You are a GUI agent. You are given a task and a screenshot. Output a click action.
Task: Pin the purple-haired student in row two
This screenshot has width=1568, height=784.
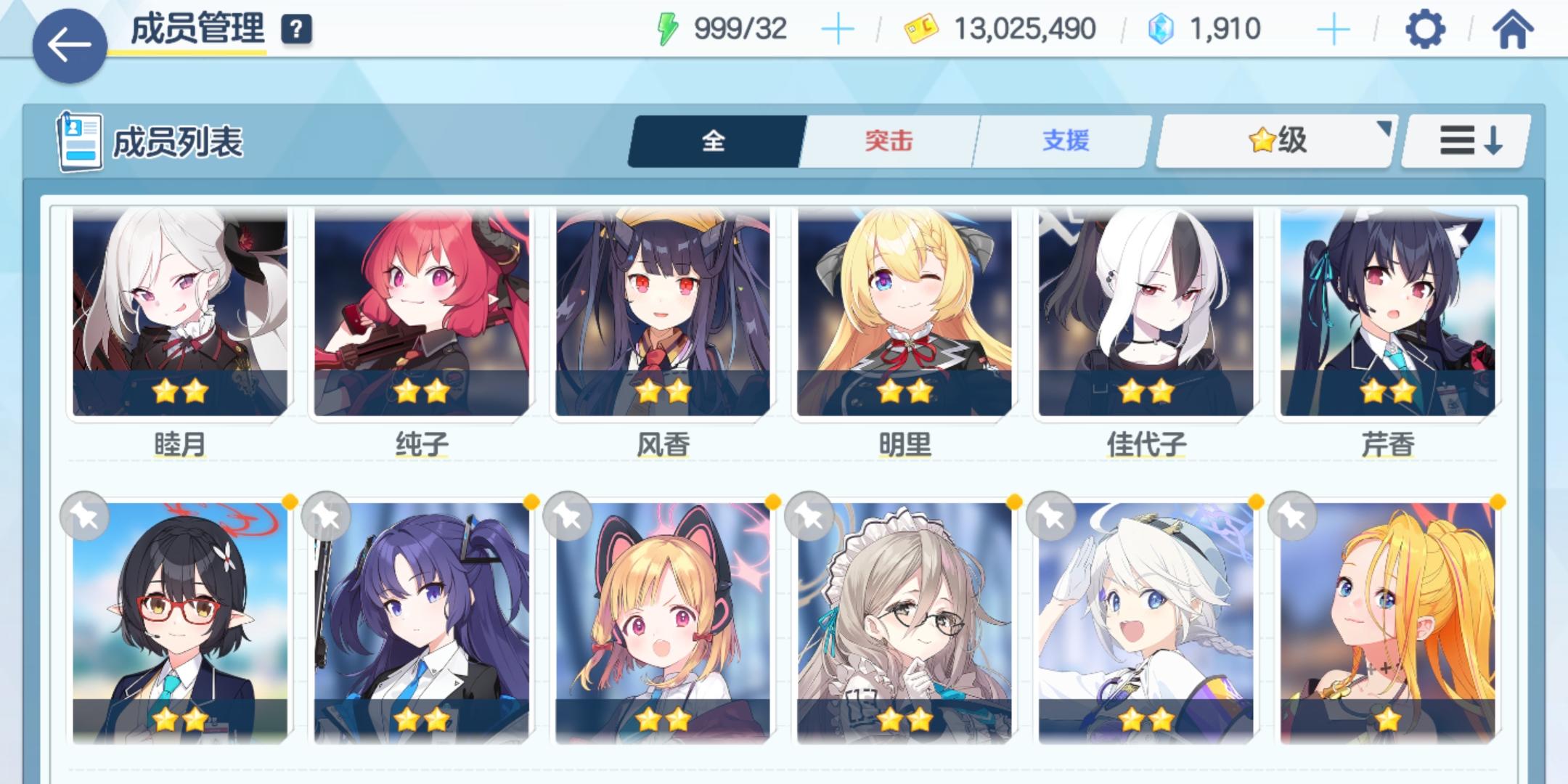[331, 518]
